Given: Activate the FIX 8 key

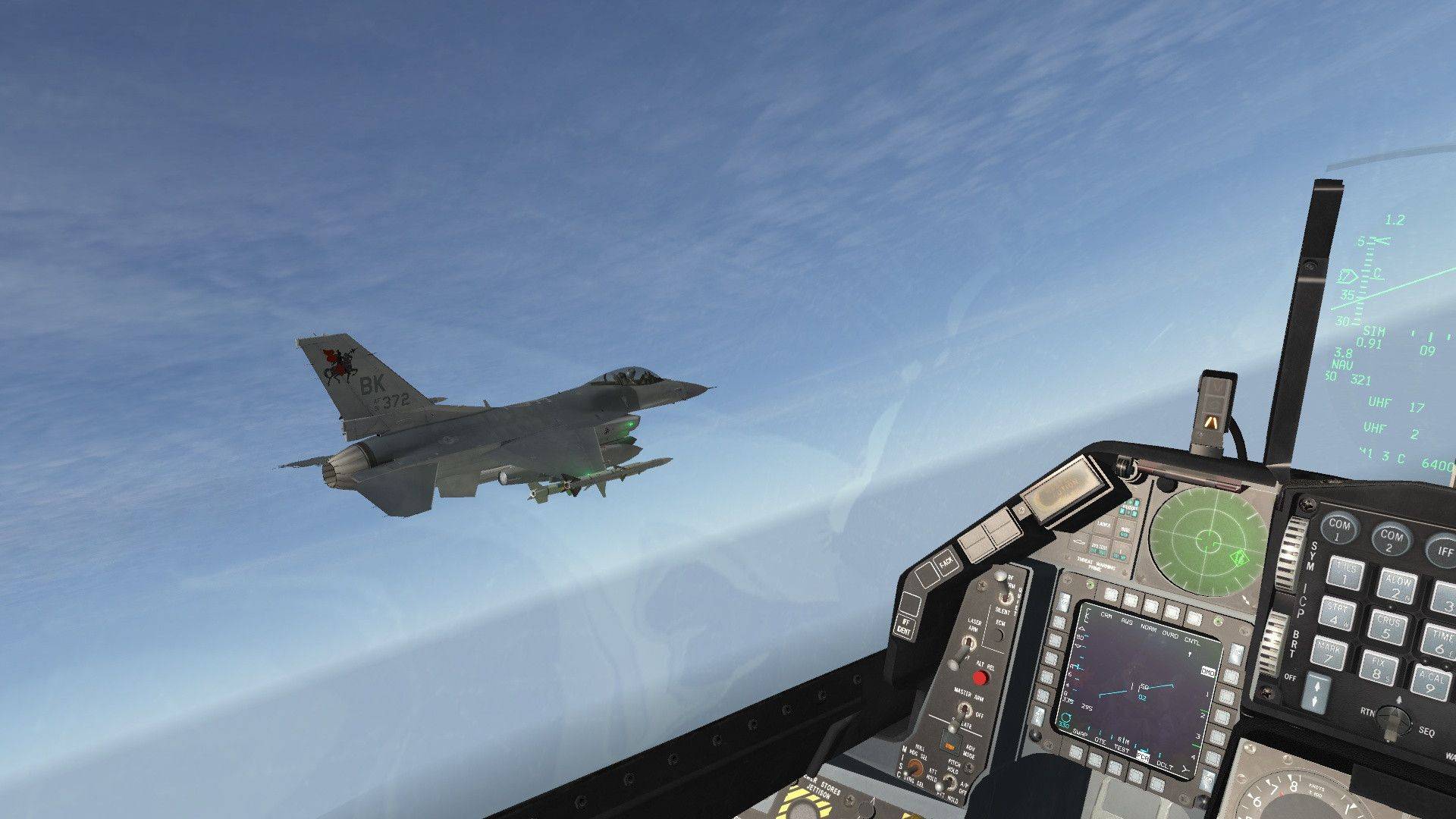Looking at the screenshot, I should coord(1379,668).
